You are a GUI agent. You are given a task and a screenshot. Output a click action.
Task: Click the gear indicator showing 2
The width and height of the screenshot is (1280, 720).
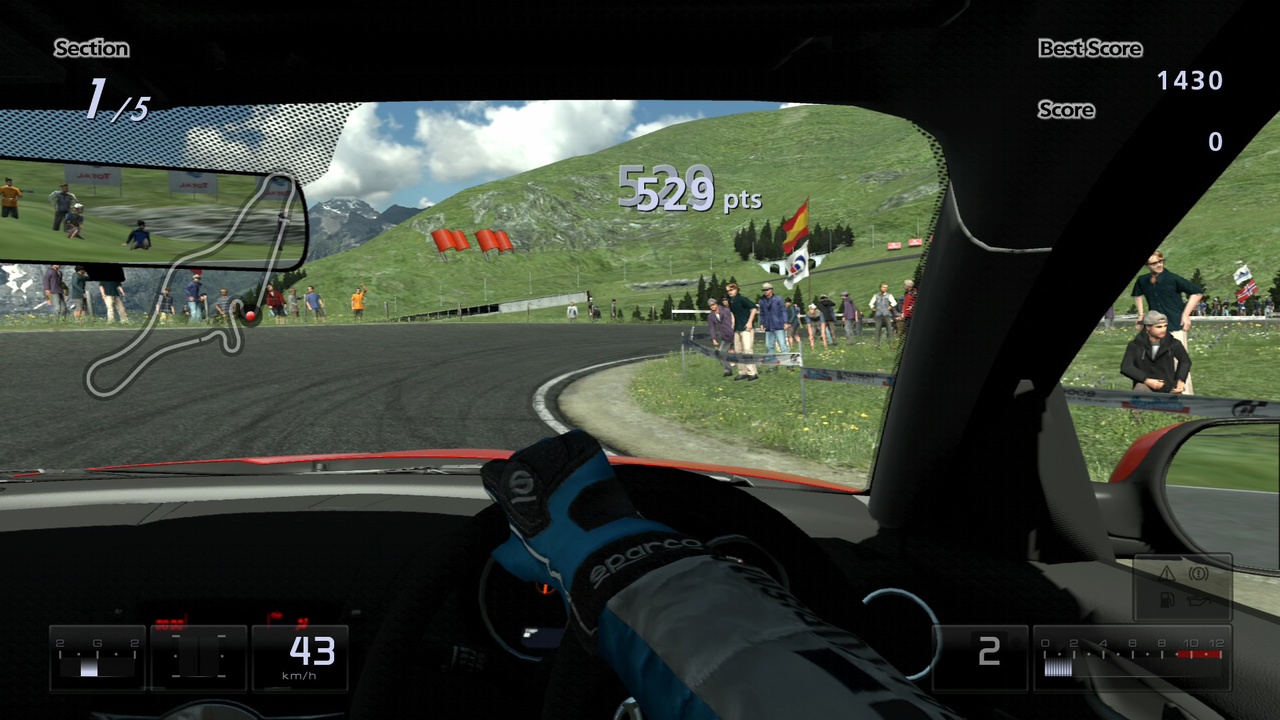tap(989, 652)
